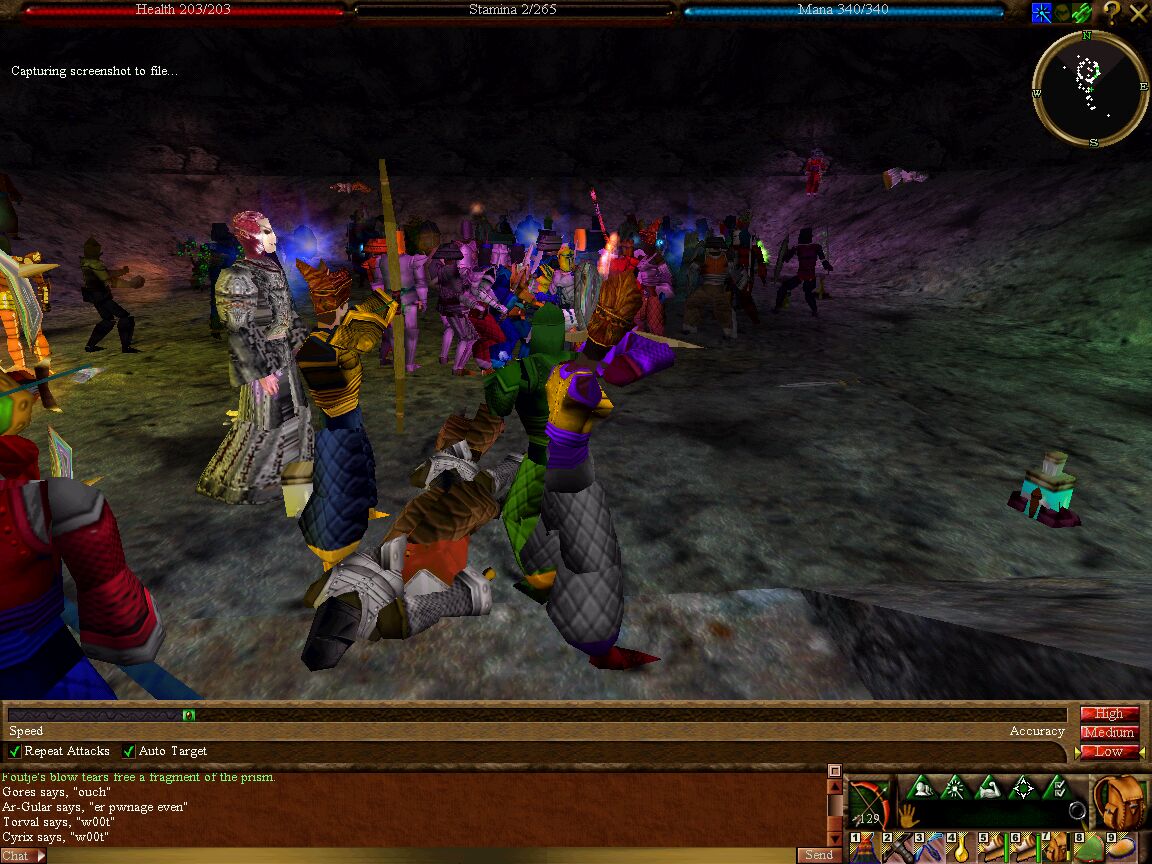
Task: Open the checklist options panel
Action: coord(1056,788)
